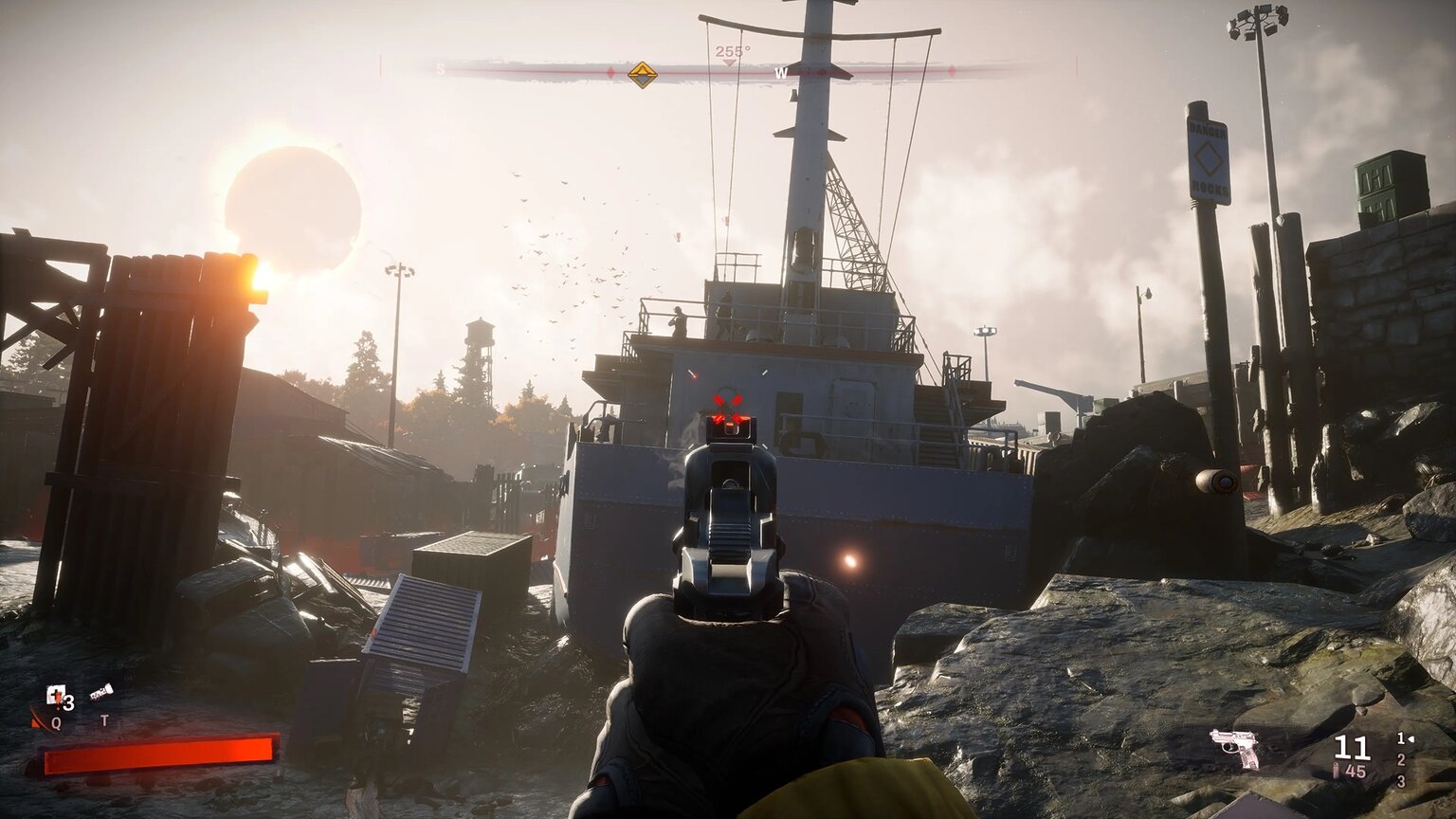Select the medkit icon in the quick-use slot
The height and width of the screenshot is (819, 1456).
point(54,694)
